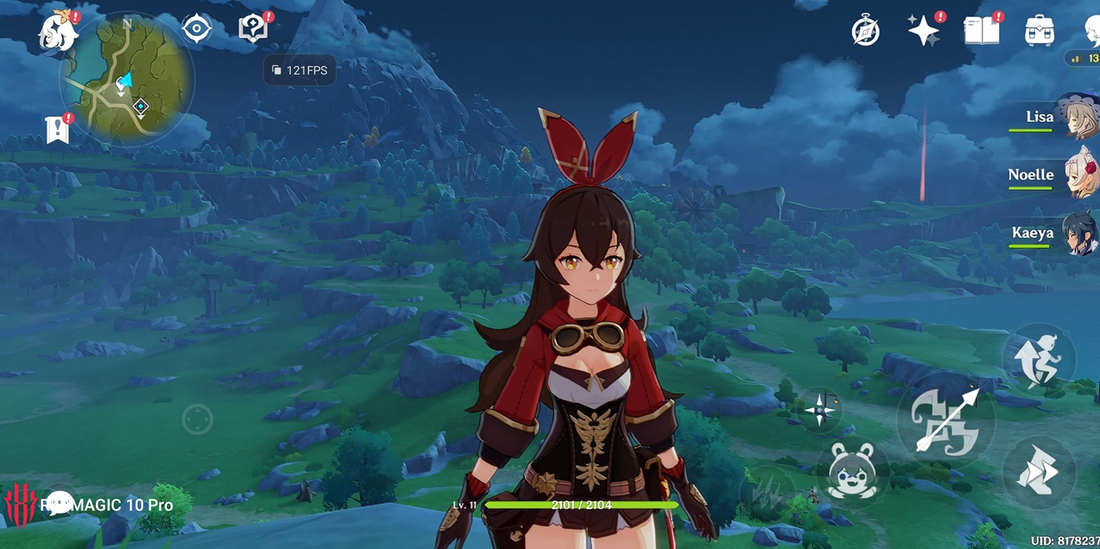Open the bookmark events flag icon
Viewport: 1100px width, 549px height.
(x=57, y=128)
